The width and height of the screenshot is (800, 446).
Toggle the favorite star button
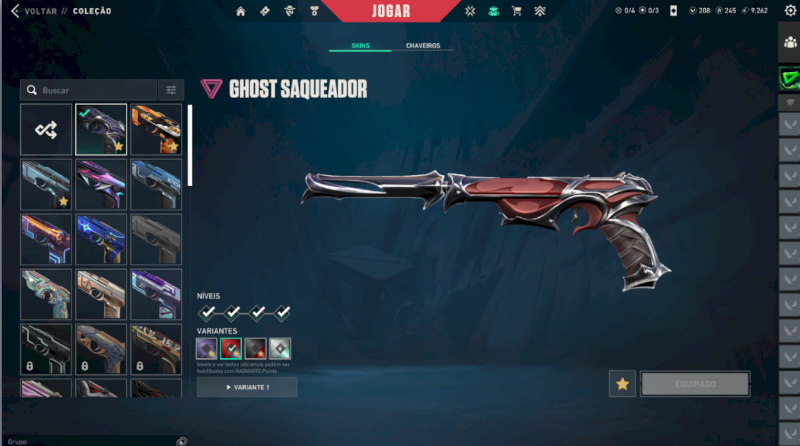coord(622,384)
